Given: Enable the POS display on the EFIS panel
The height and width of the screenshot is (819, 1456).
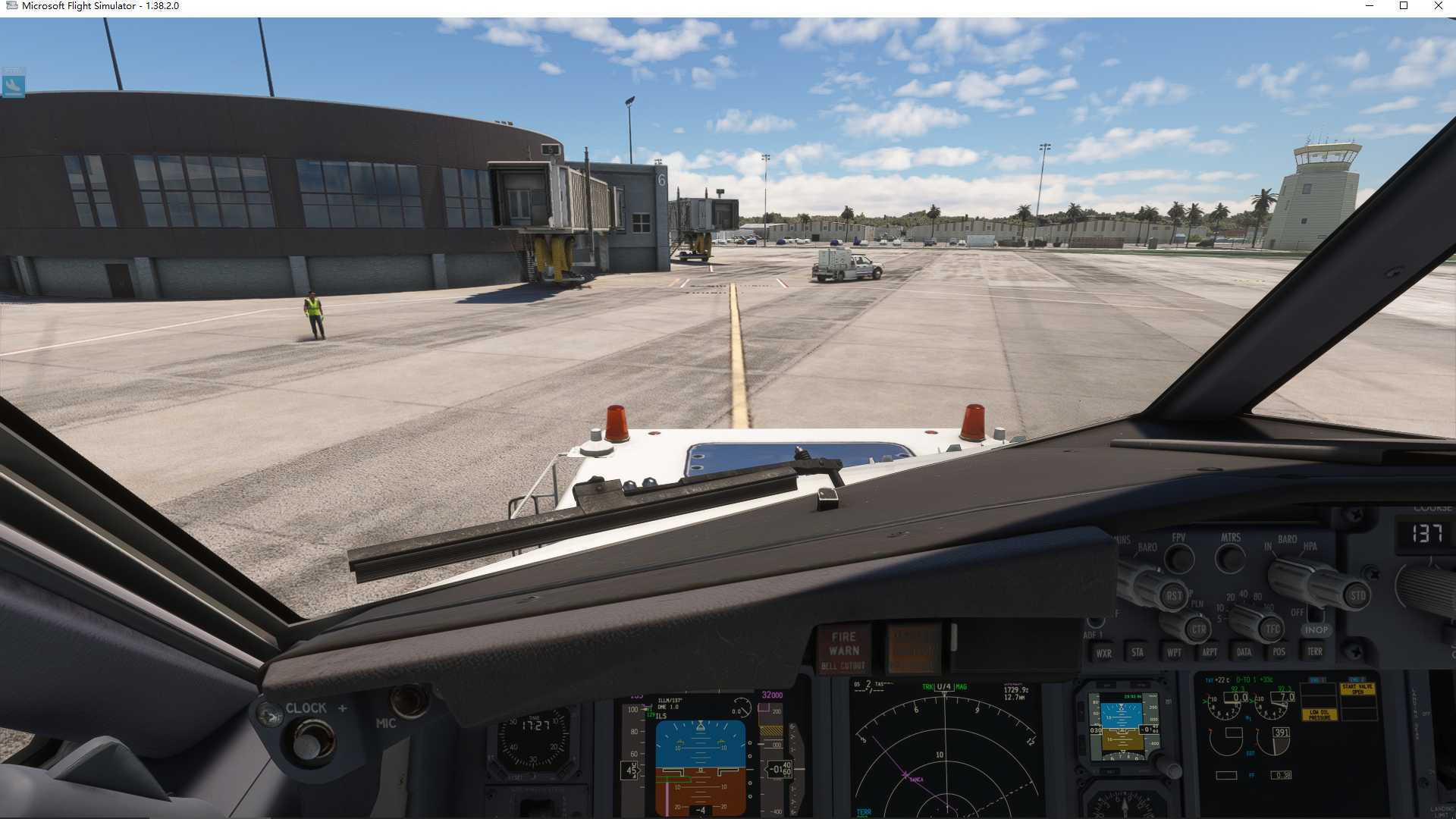Looking at the screenshot, I should tap(1279, 651).
